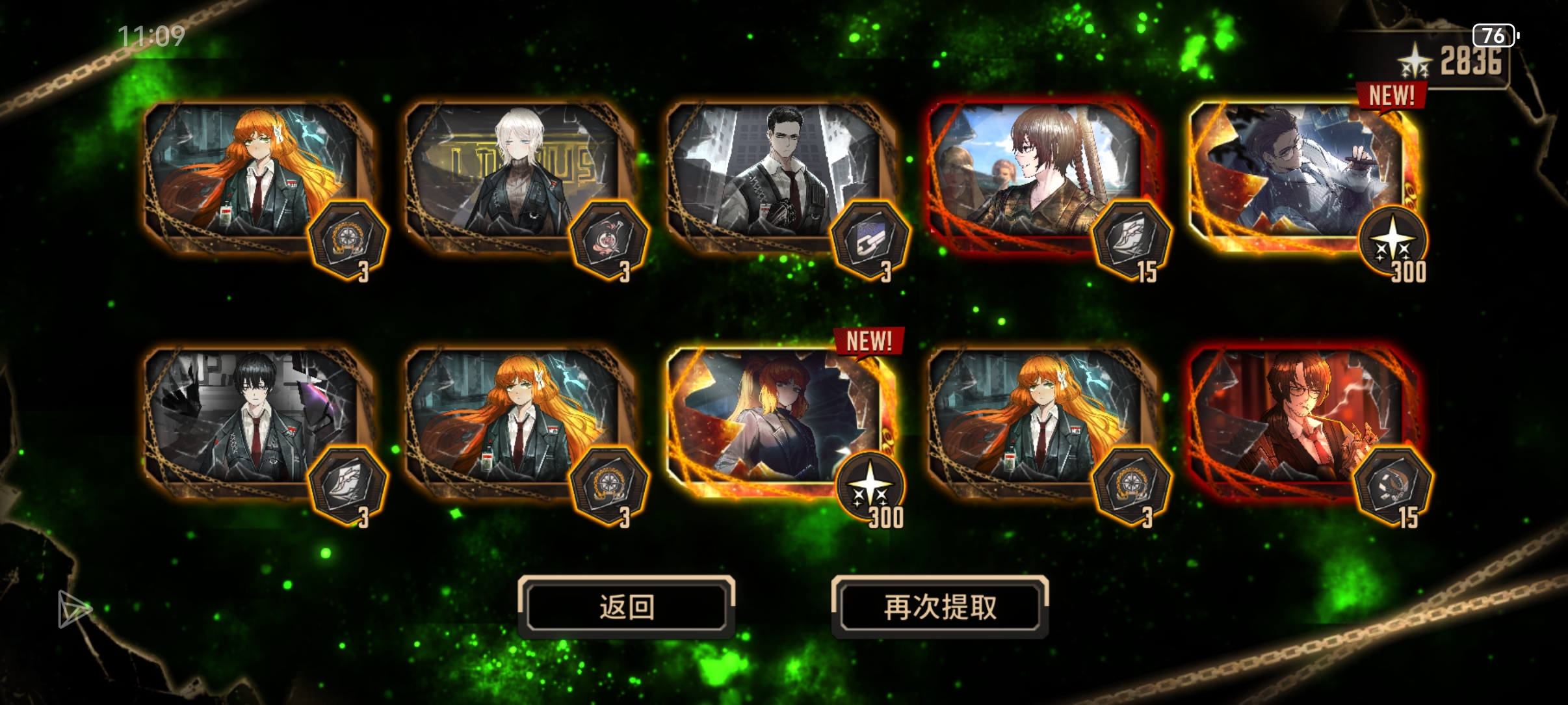Click the feather shard icon on black-haired boy card

348,483
